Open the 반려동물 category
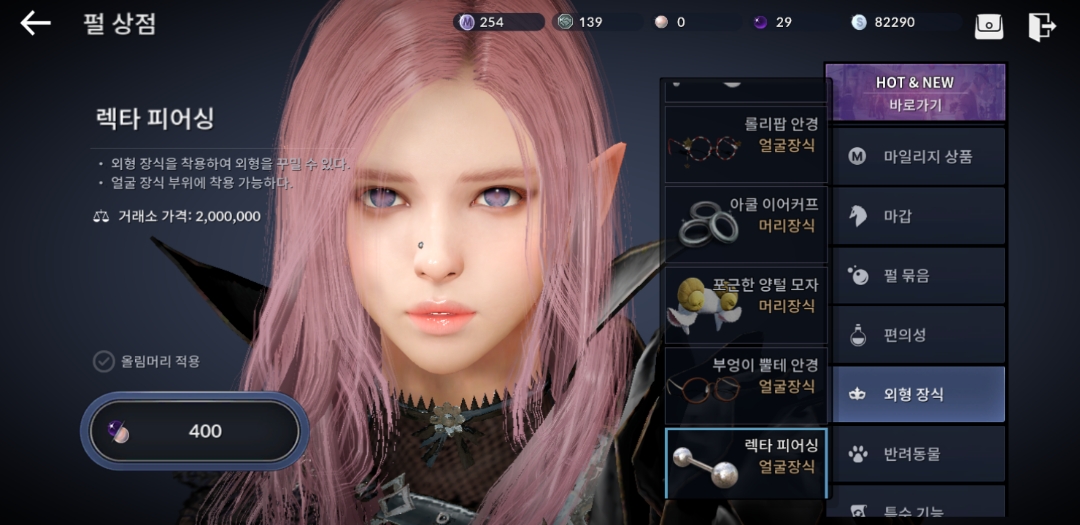1080x525 pixels. [x=914, y=454]
